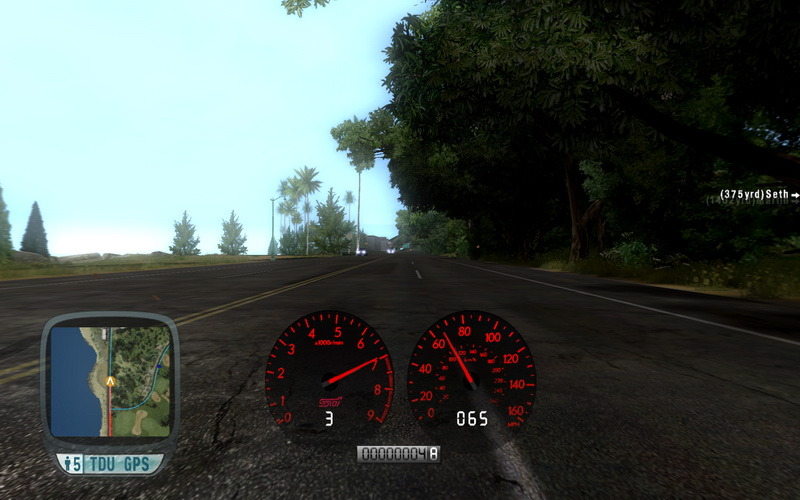Click the TDU GPS label plate
Image resolution: width=800 pixels, height=500 pixels.
pos(110,464)
